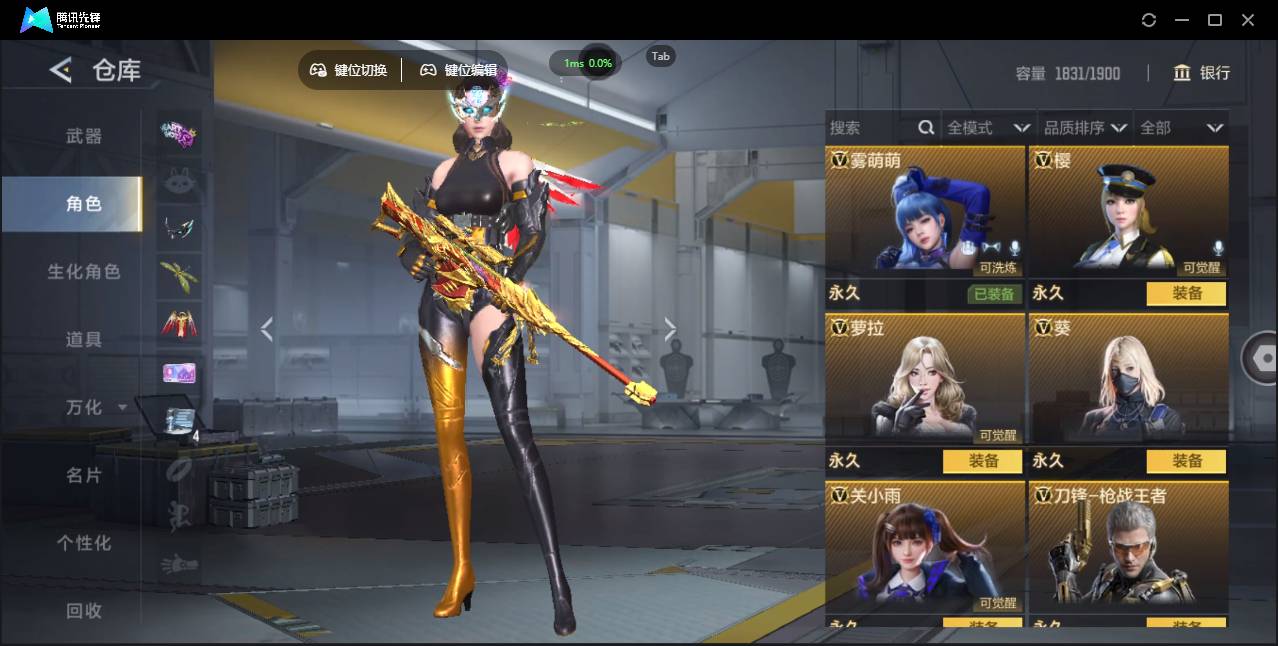Open the 生化角色 category tab

tap(84, 272)
